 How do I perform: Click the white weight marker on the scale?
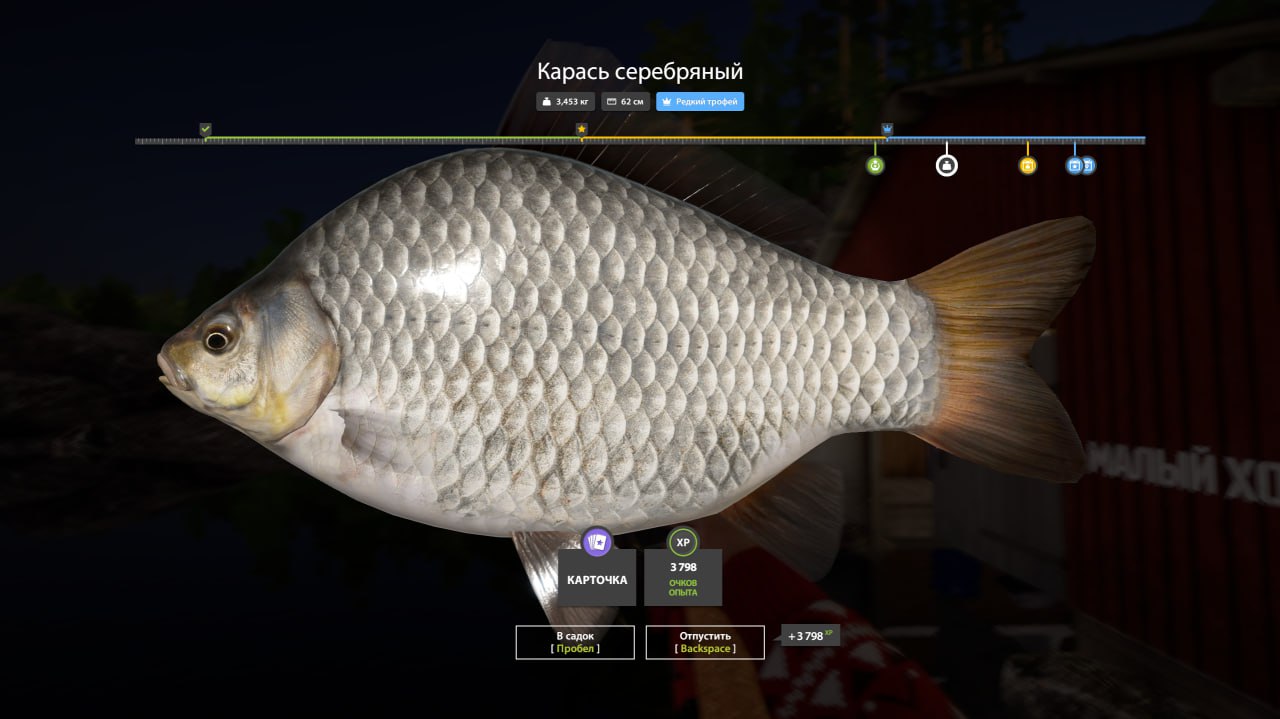point(946,165)
